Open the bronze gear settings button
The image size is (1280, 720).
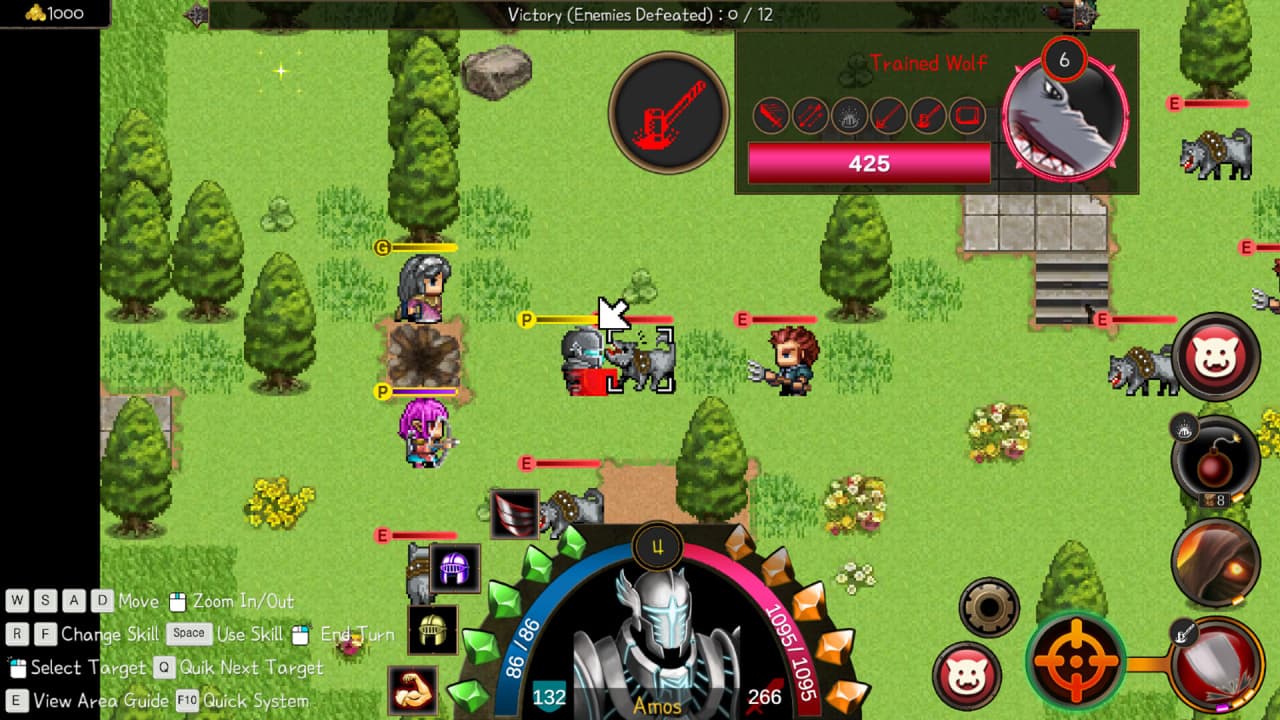(x=989, y=606)
